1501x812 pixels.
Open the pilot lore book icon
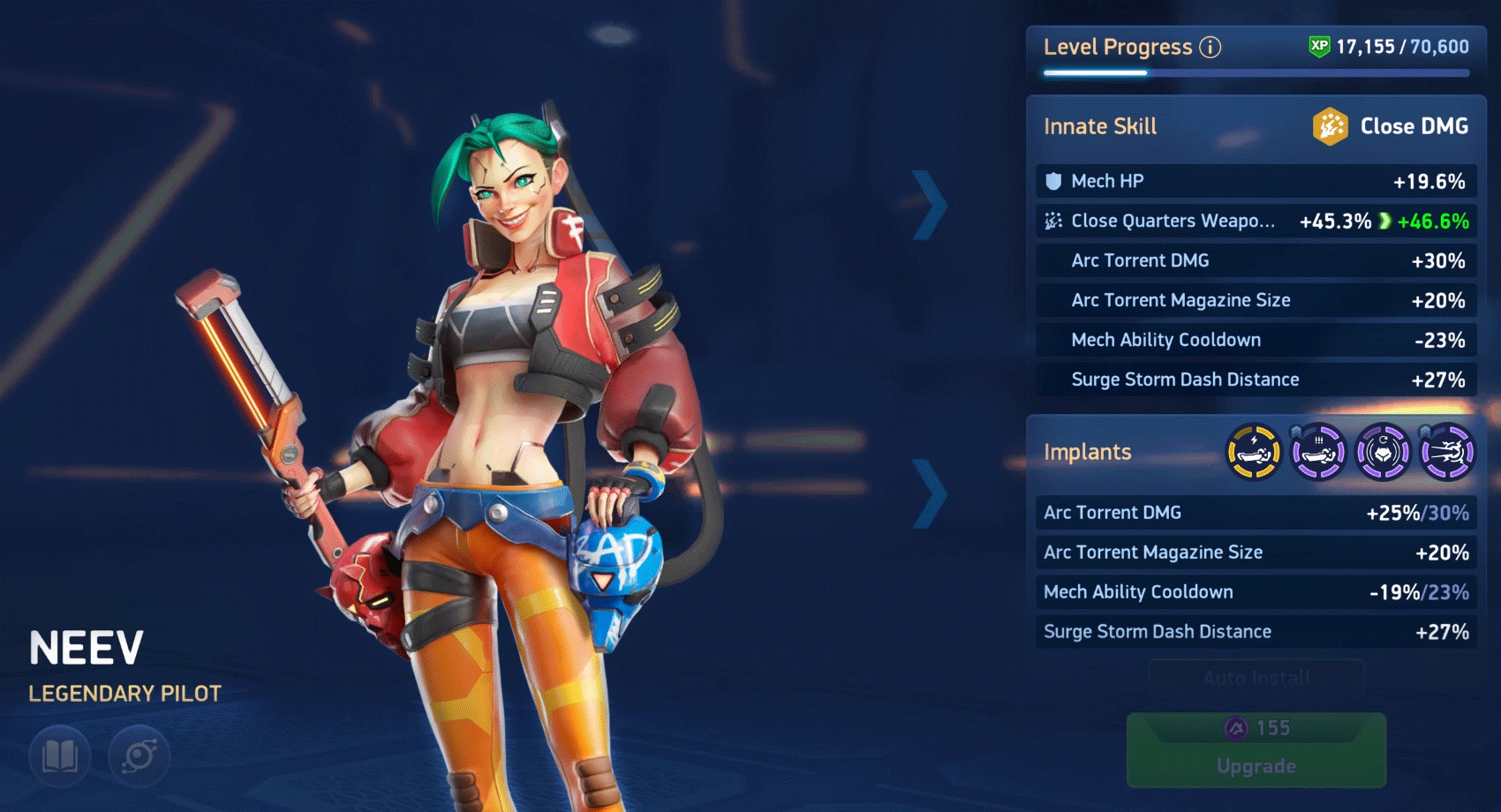[x=58, y=756]
